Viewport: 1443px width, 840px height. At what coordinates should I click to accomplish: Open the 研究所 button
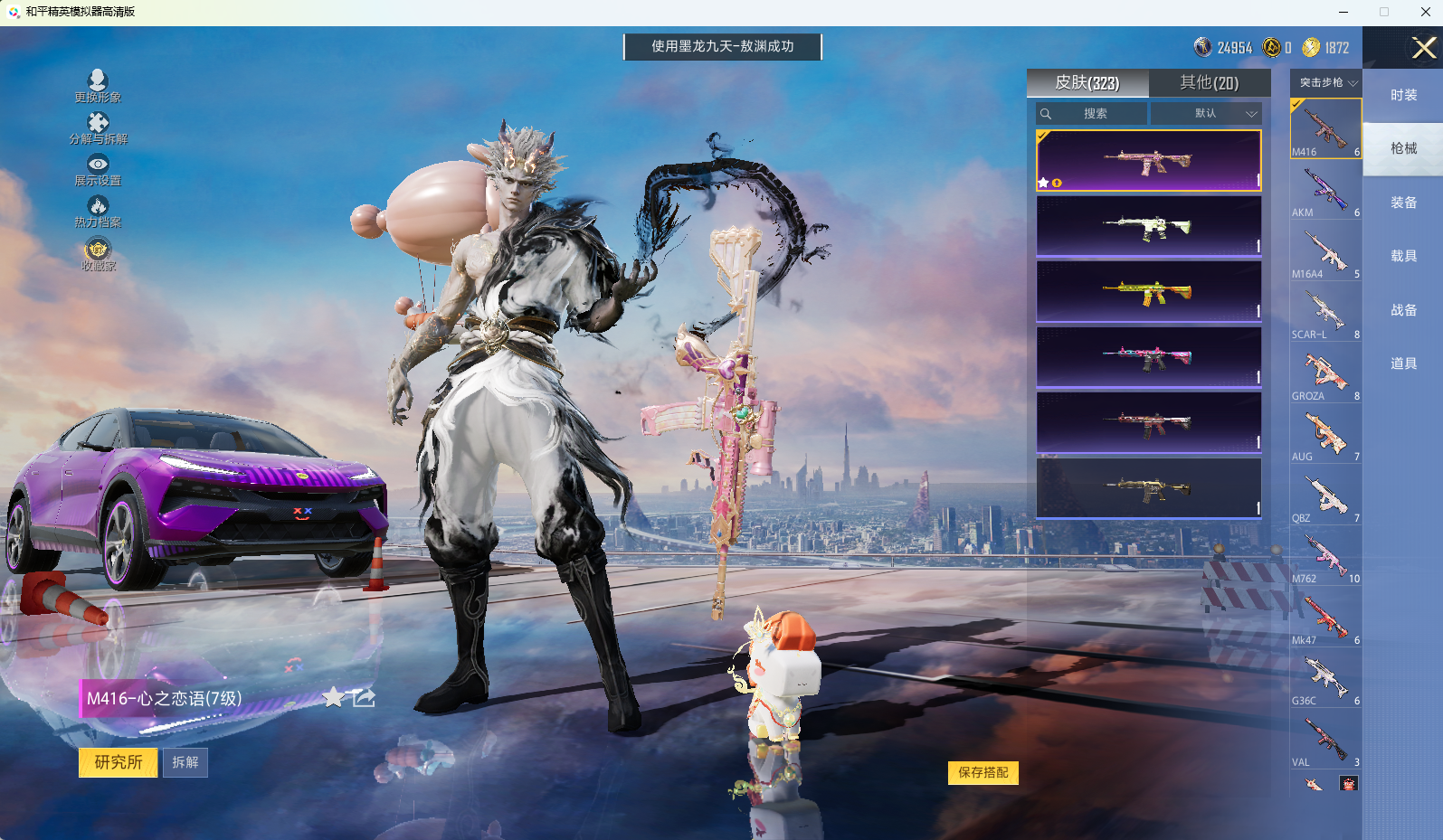pos(119,762)
